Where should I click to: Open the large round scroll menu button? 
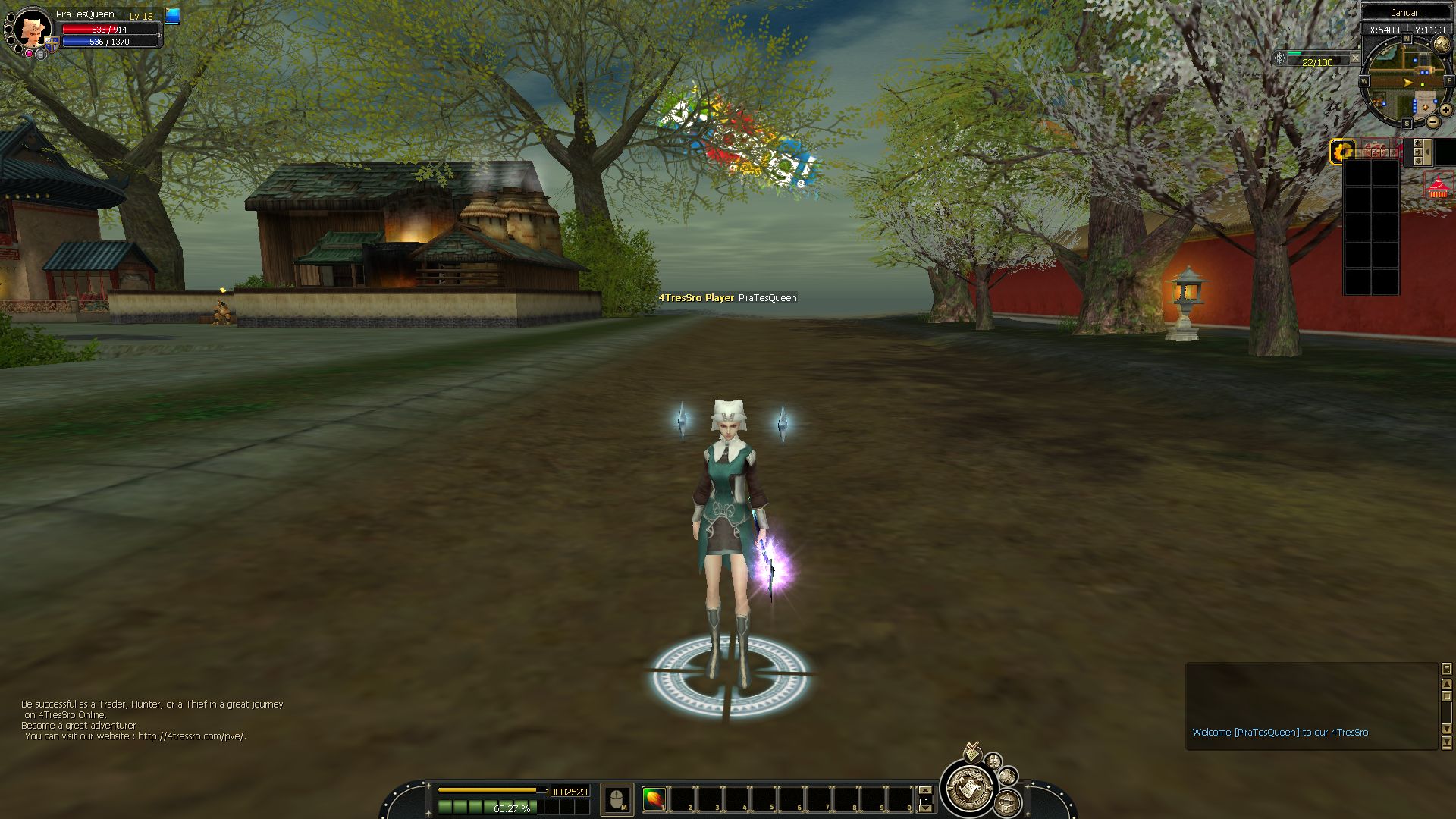click(968, 789)
